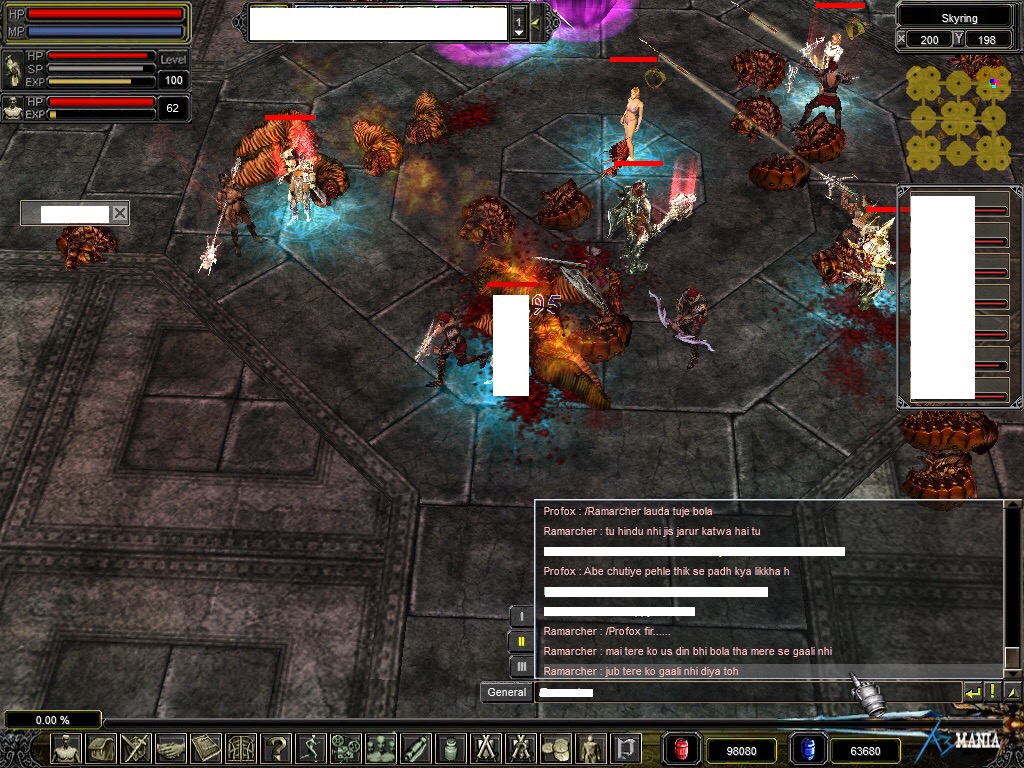The image size is (1024, 768).
Task: Toggle the running figure icon
Action: click(311, 748)
